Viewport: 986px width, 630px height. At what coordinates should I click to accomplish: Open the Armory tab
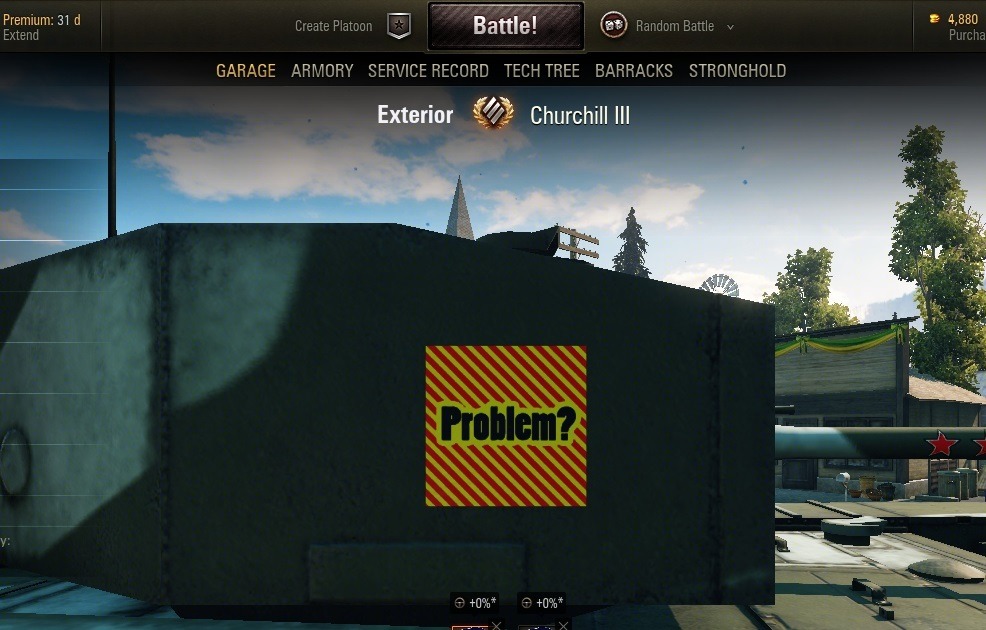pyautogui.click(x=322, y=71)
